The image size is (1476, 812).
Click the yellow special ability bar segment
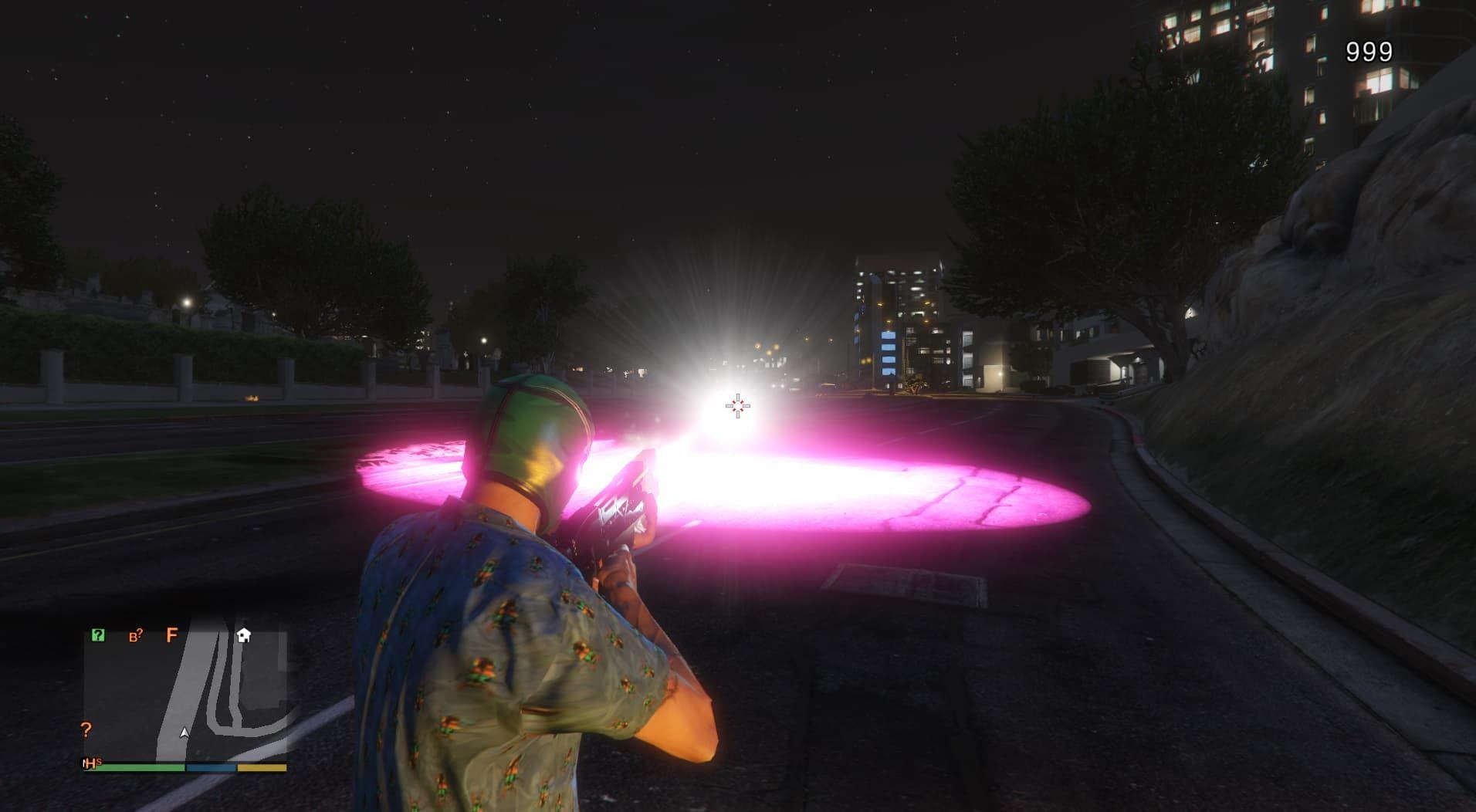coord(261,767)
